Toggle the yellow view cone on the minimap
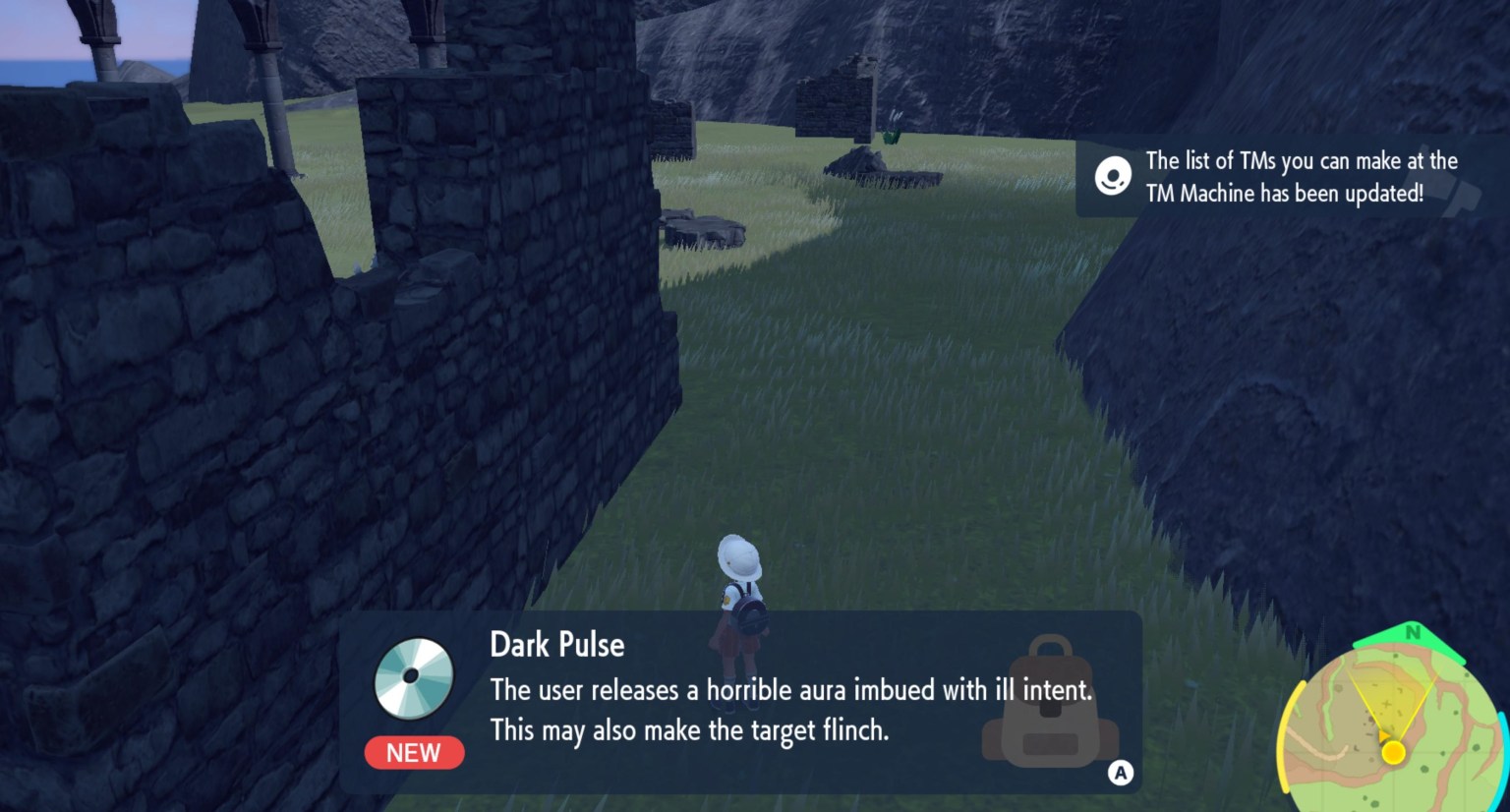The height and width of the screenshot is (812, 1510). pyautogui.click(x=1388, y=698)
